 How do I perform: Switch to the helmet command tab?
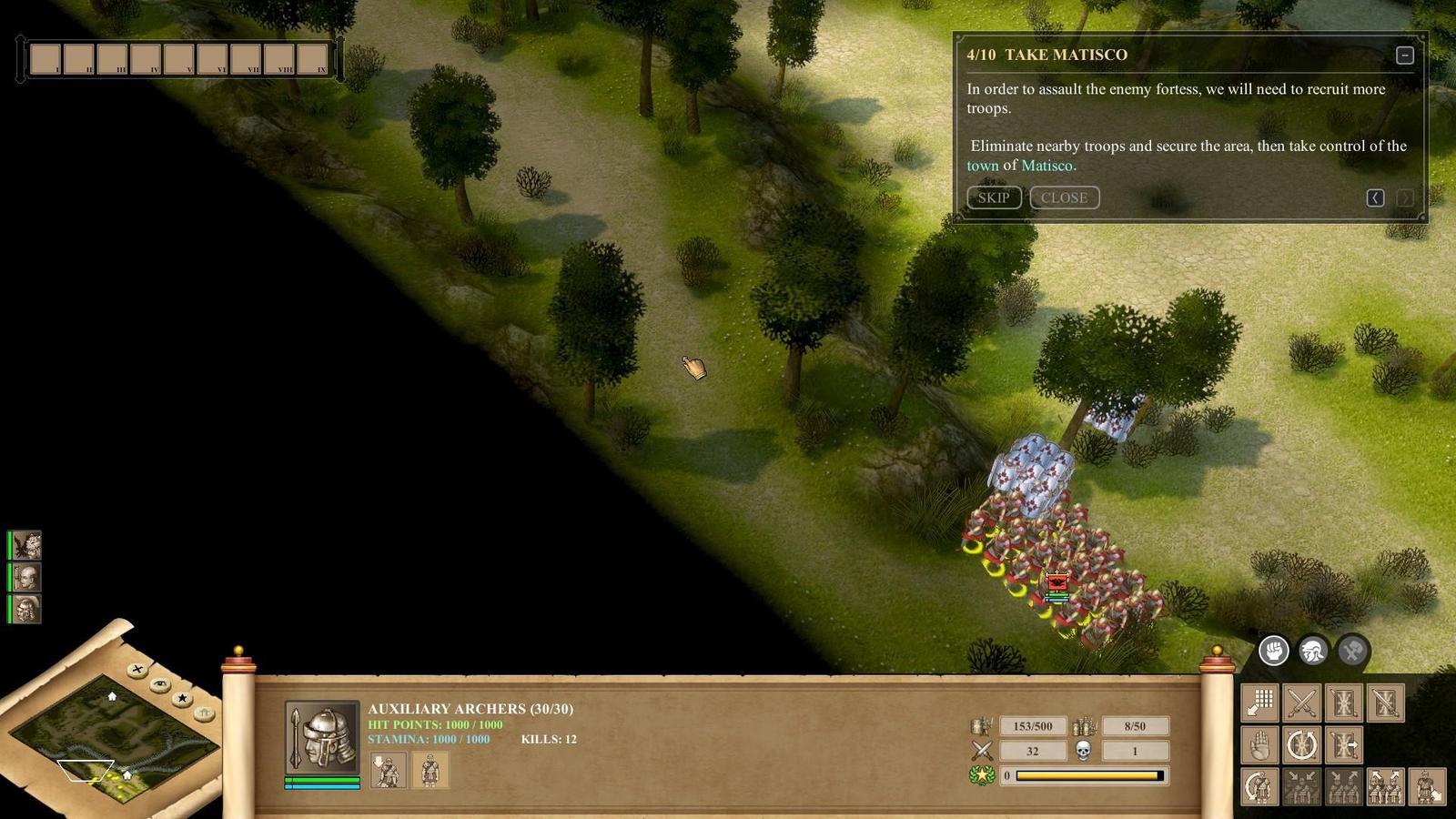pos(1312,650)
